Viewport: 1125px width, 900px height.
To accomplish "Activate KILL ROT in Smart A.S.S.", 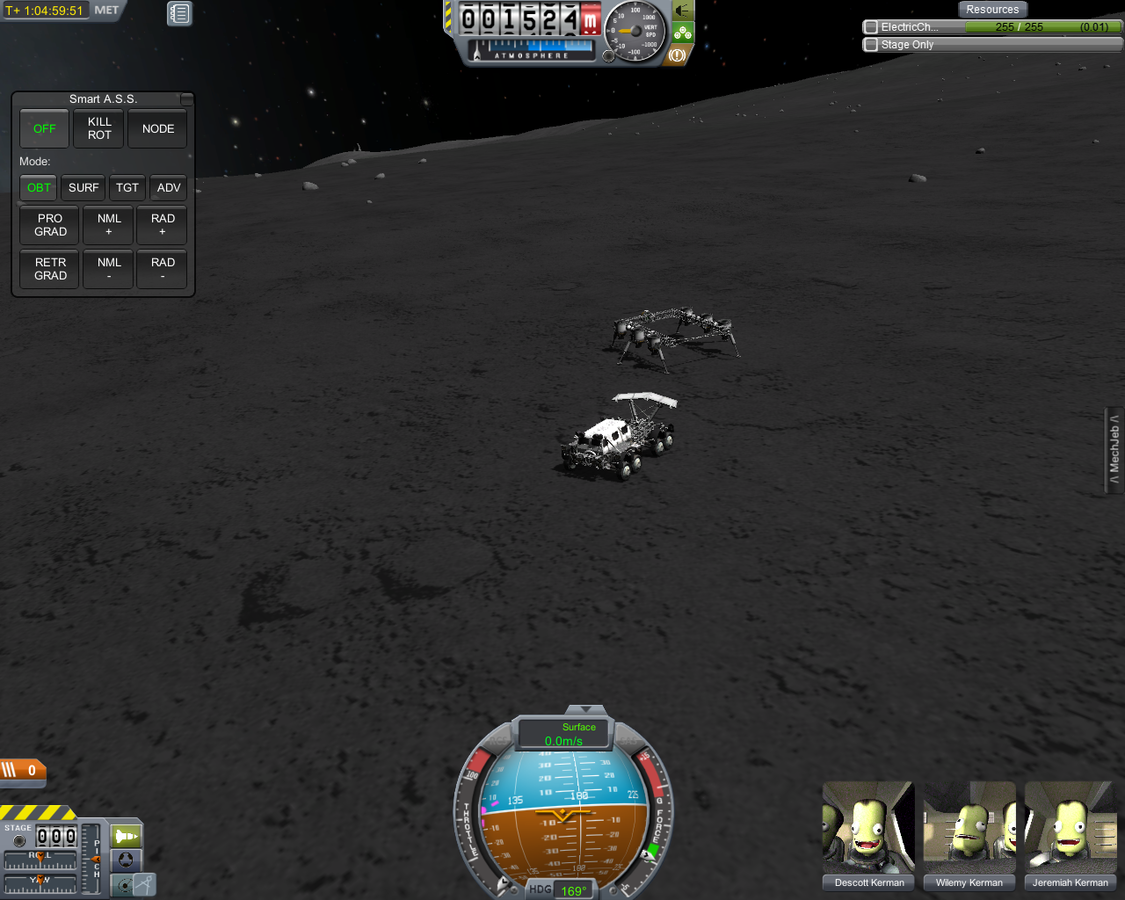I will click(x=100, y=129).
